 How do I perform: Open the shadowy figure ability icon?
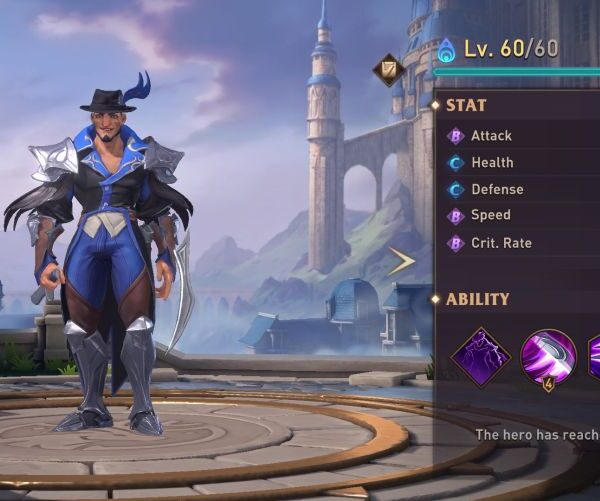tap(481, 357)
